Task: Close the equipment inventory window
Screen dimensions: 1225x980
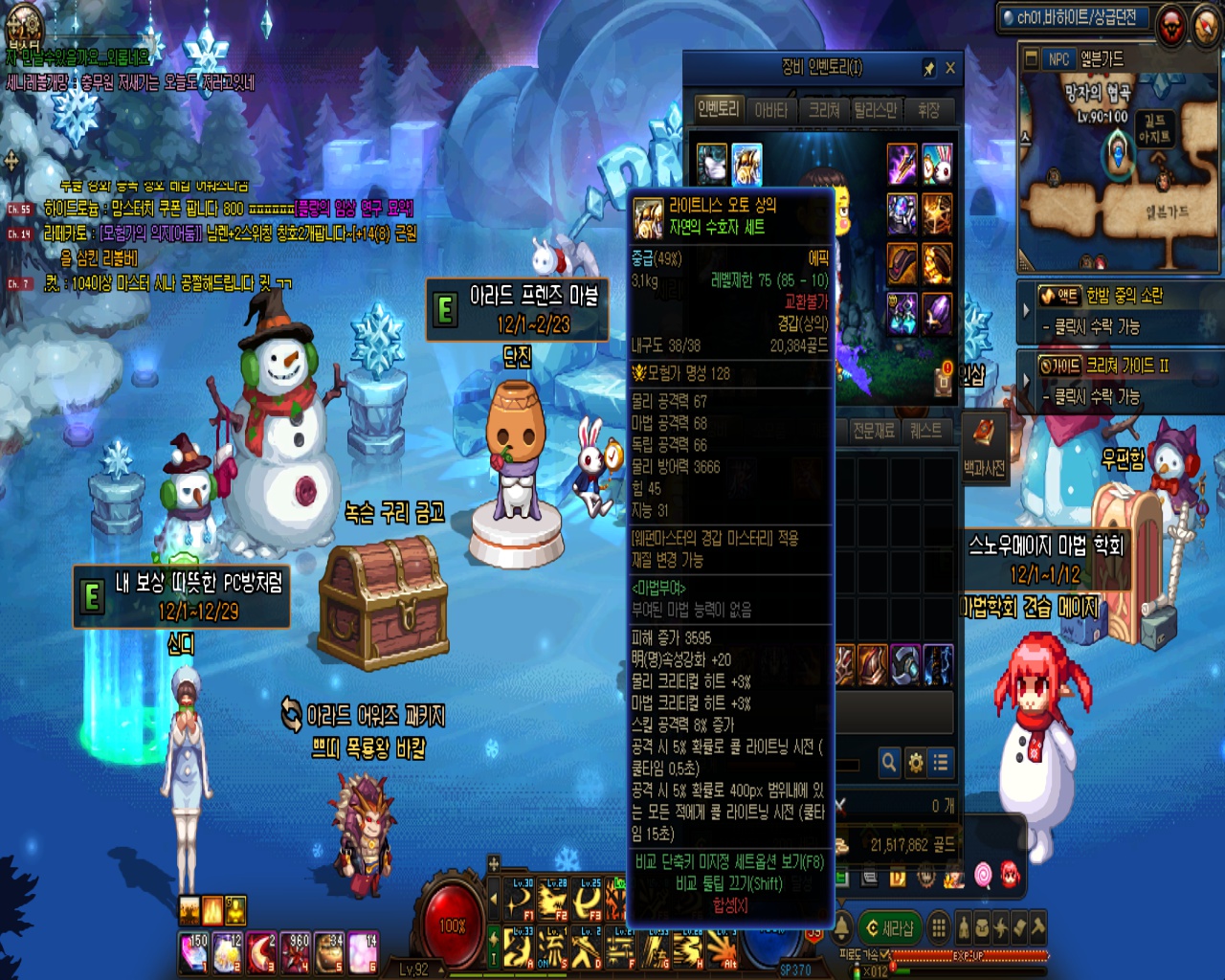Action: [950, 68]
